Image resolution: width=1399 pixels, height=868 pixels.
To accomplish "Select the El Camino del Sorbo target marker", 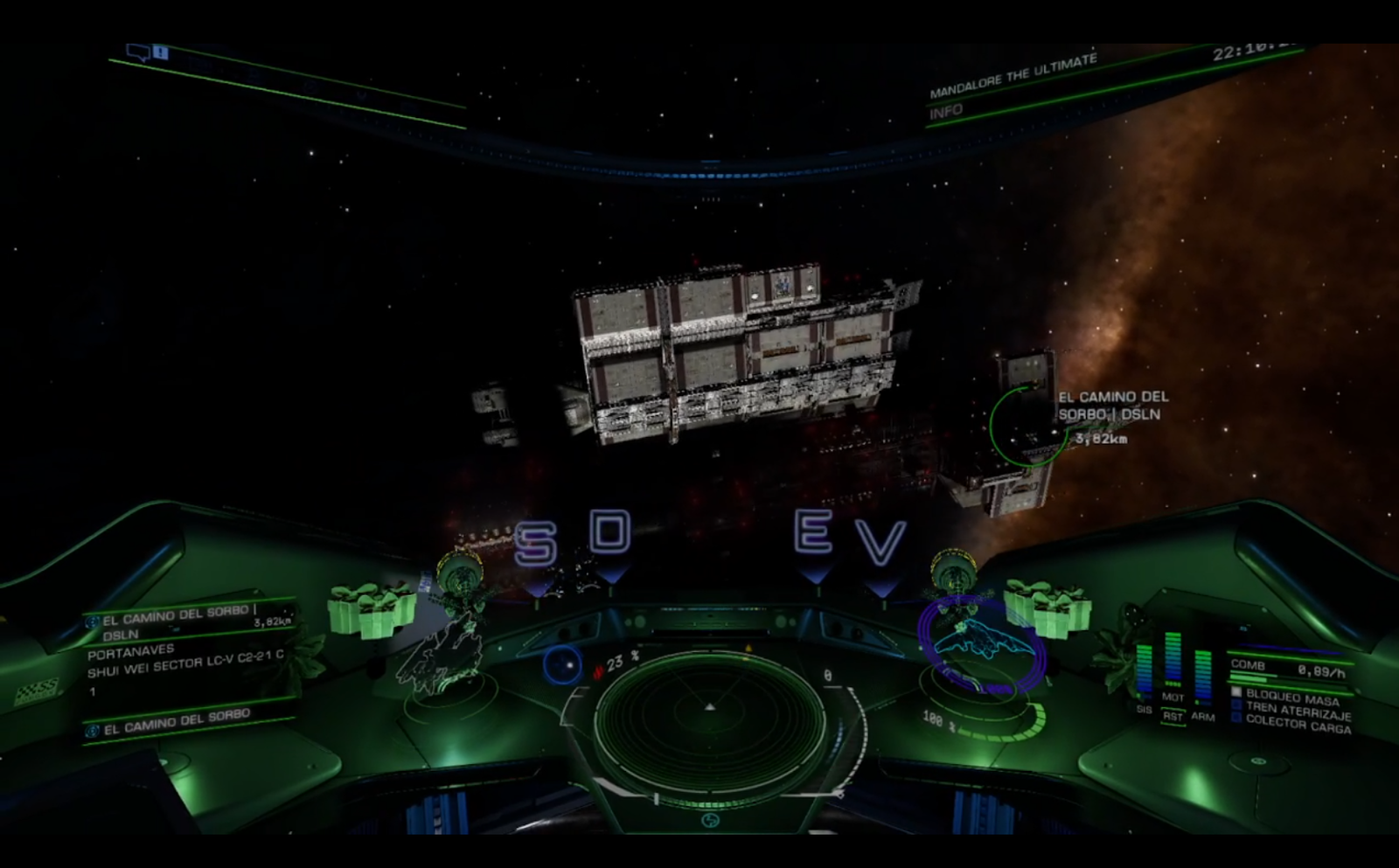I will pyautogui.click(x=1029, y=427).
